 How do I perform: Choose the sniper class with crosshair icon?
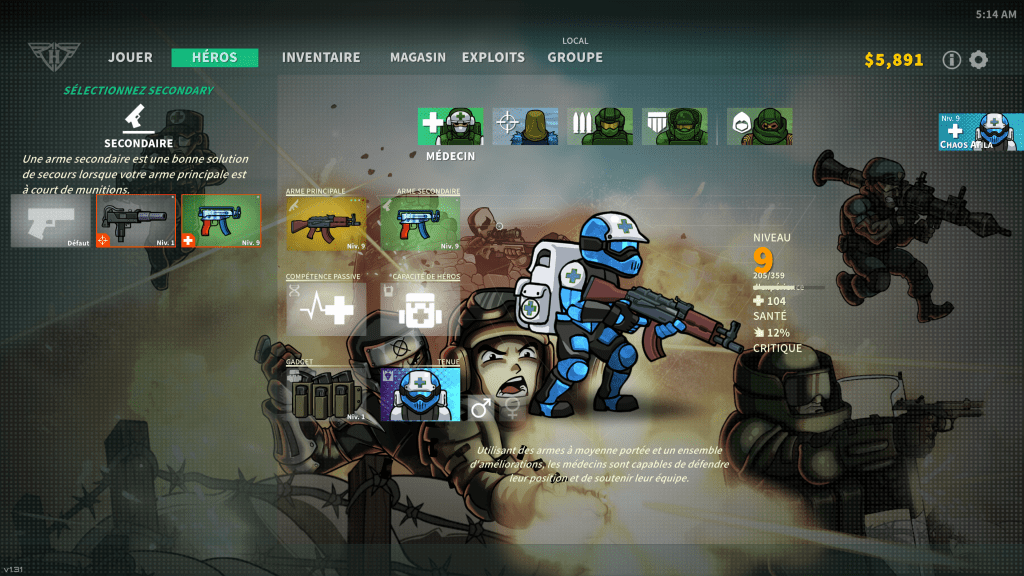coord(525,127)
